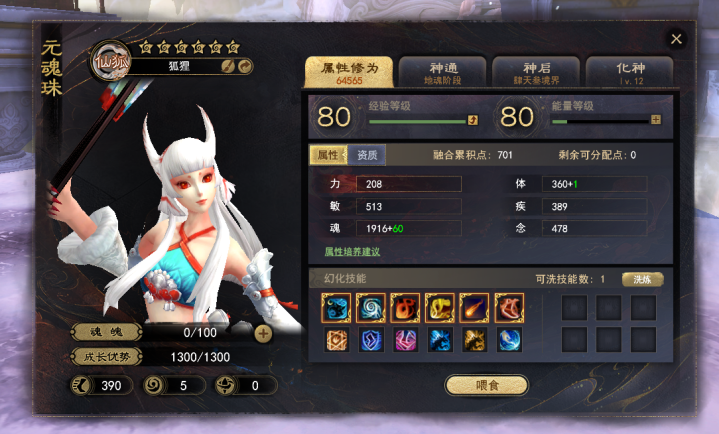
Task: Select the white swirl vortex skill
Action: tap(371, 307)
